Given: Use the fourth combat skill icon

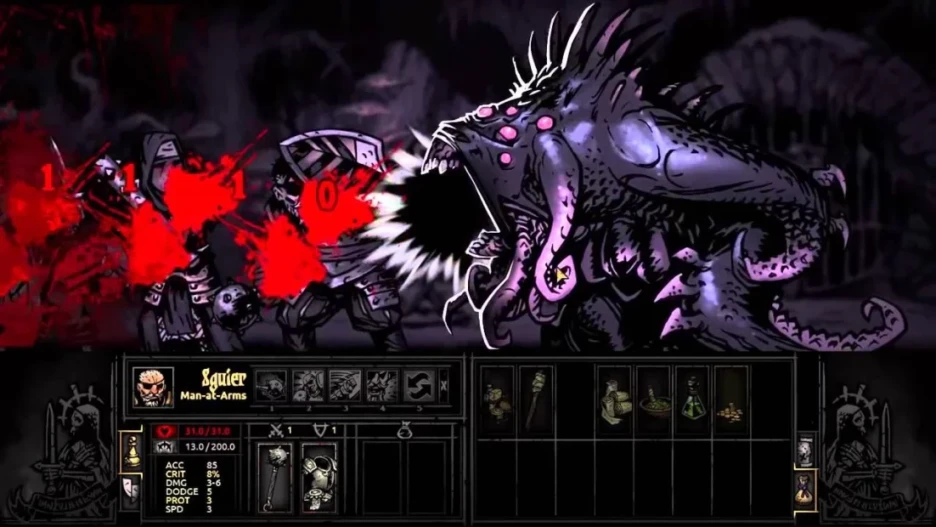Looking at the screenshot, I should [x=382, y=385].
